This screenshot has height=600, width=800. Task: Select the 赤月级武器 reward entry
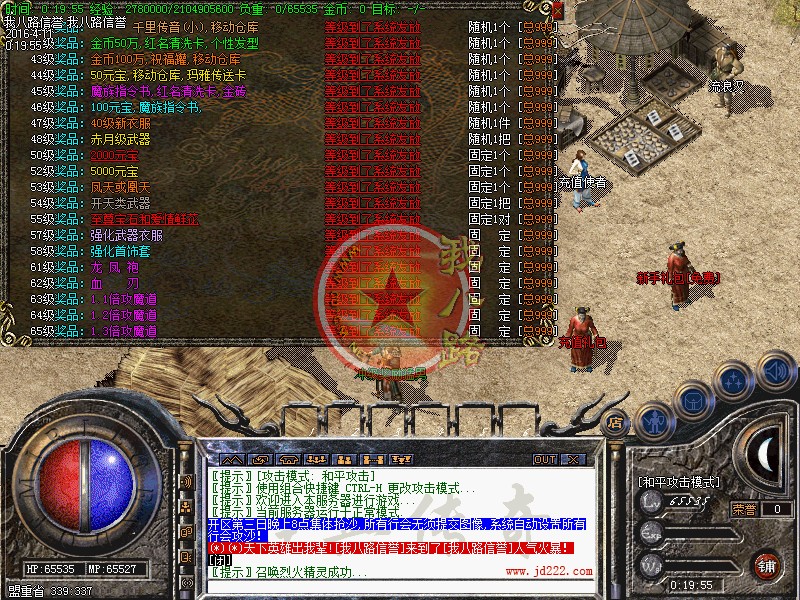[x=120, y=140]
